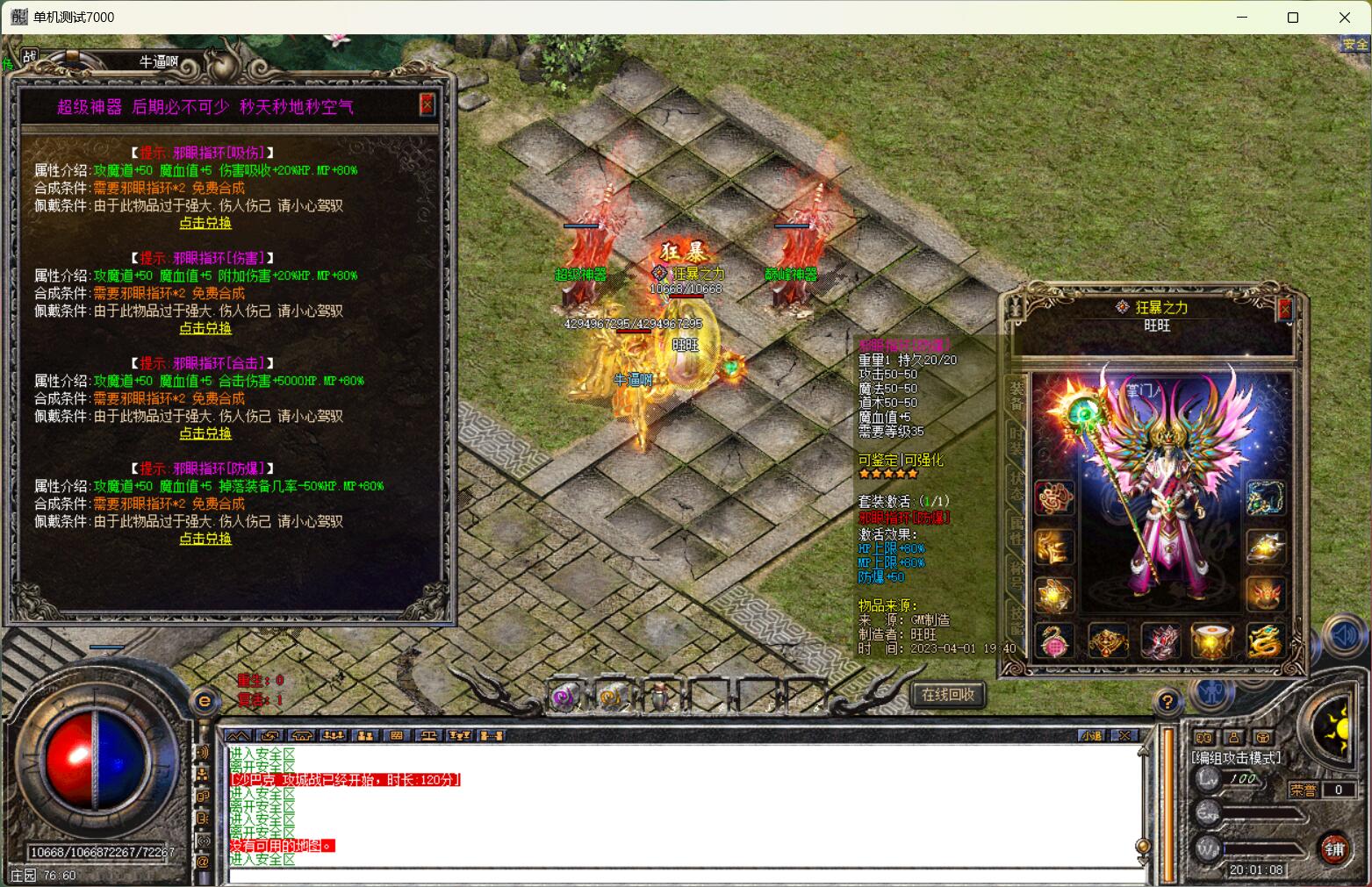
Task: Select the pink swan equipment slot
Action: tap(1054, 642)
